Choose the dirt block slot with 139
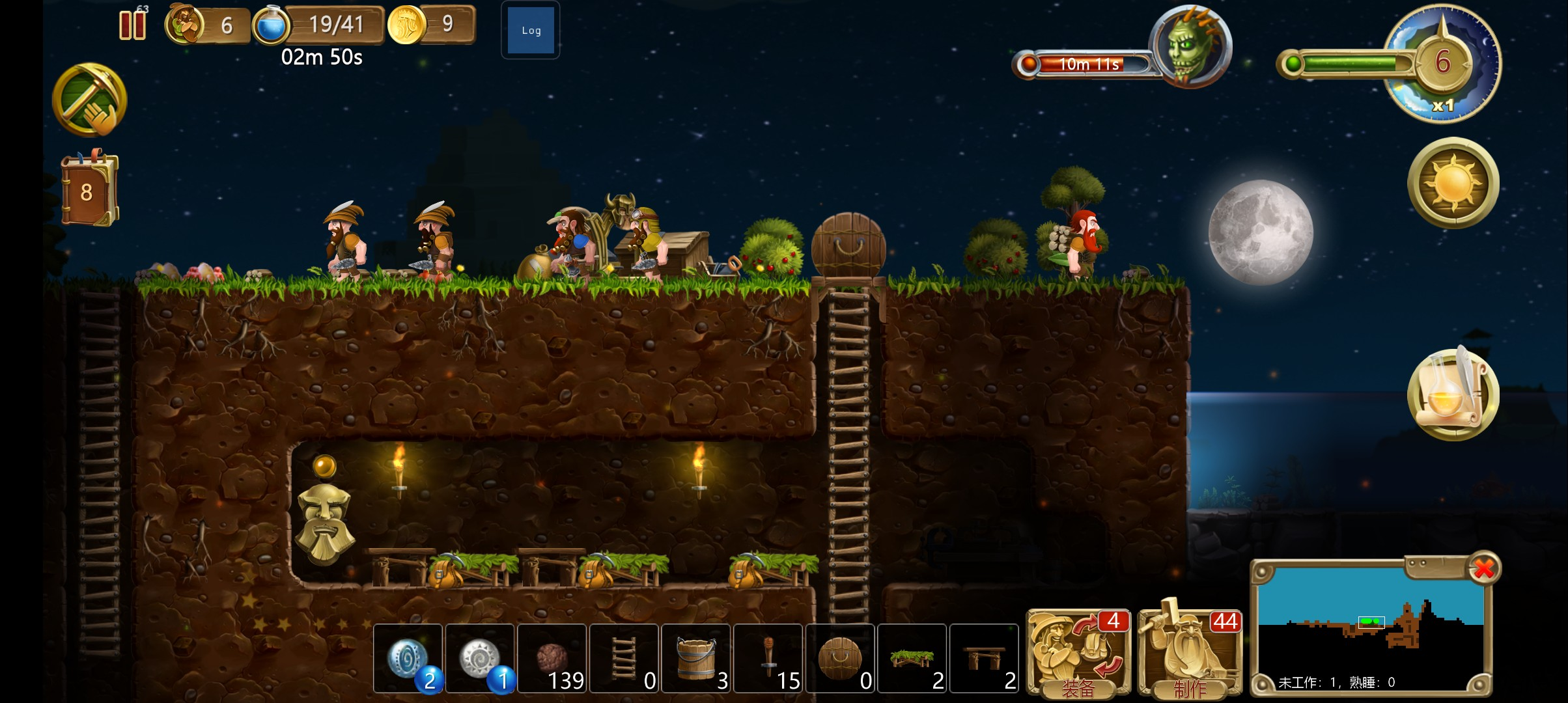1568x703 pixels. (x=552, y=658)
